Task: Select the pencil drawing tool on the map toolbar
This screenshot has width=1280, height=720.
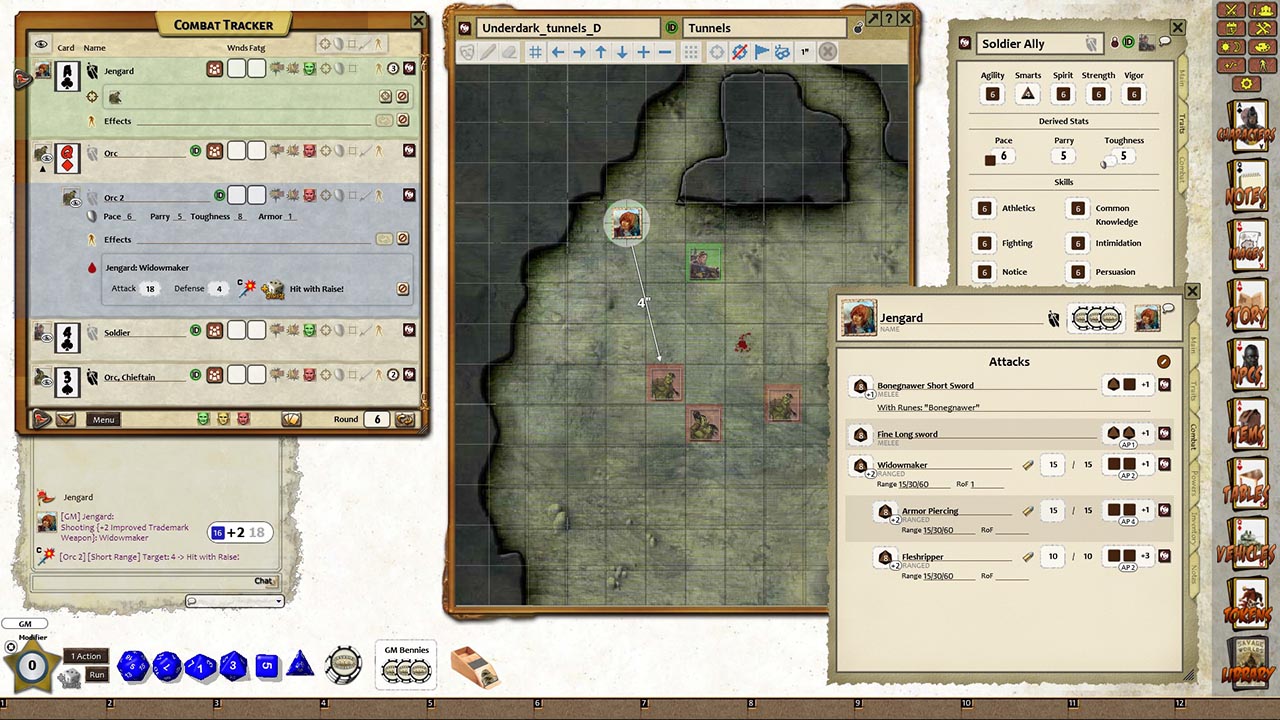Action: click(488, 53)
